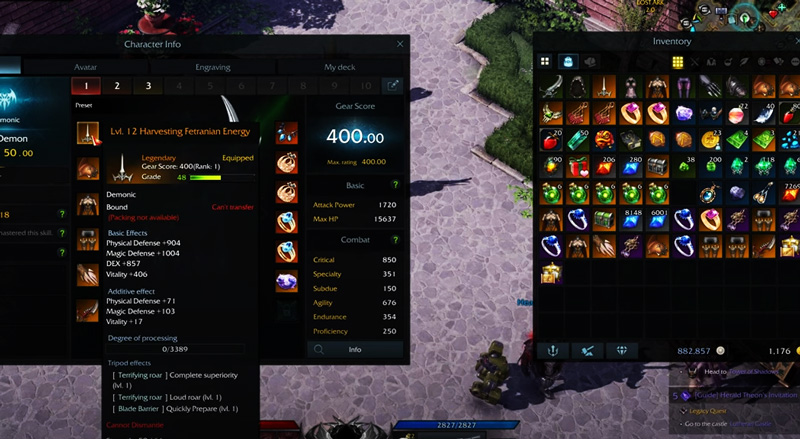Choose equipment preset 2

tap(117, 86)
